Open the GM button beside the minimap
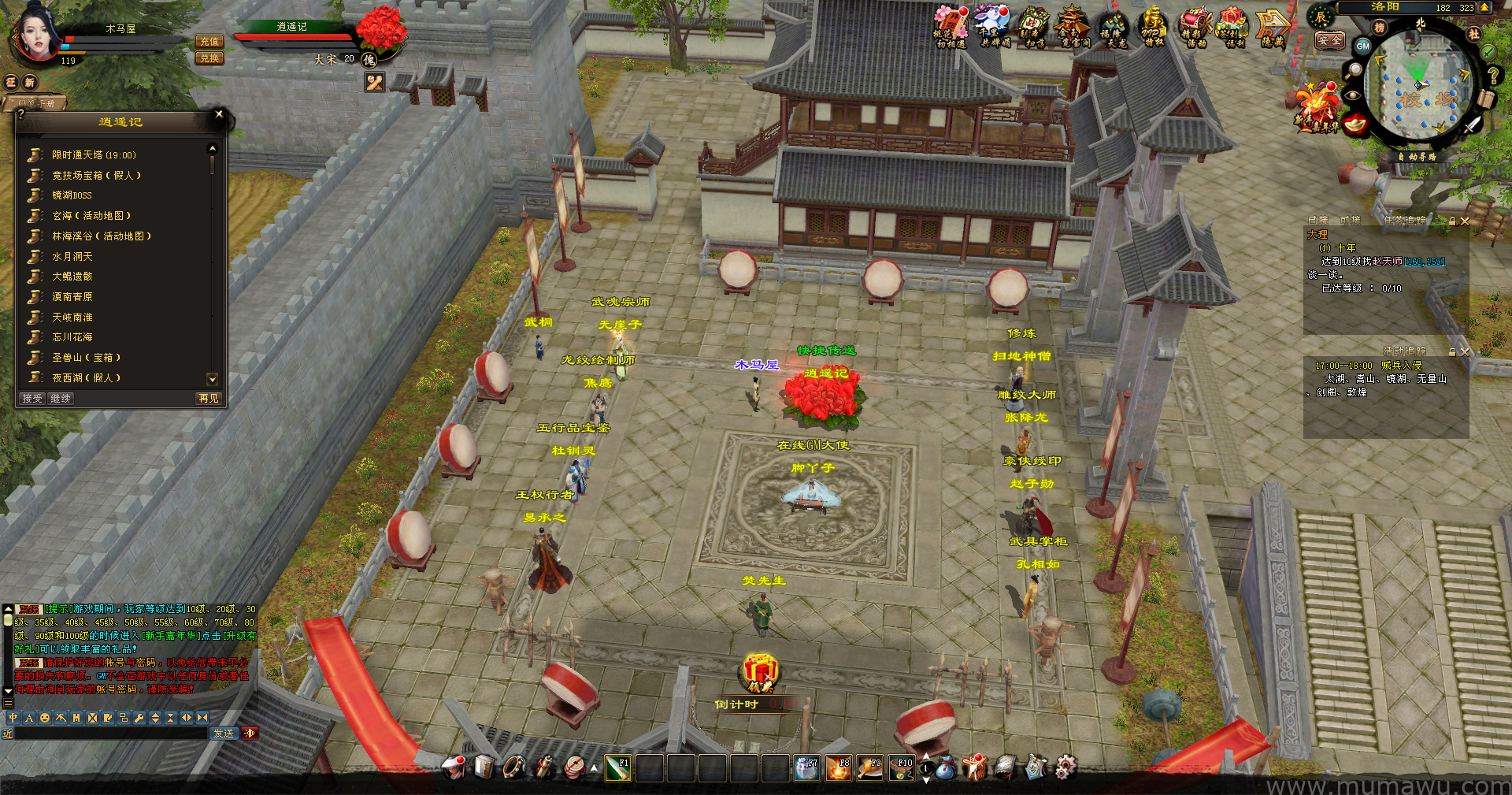 [1362, 46]
